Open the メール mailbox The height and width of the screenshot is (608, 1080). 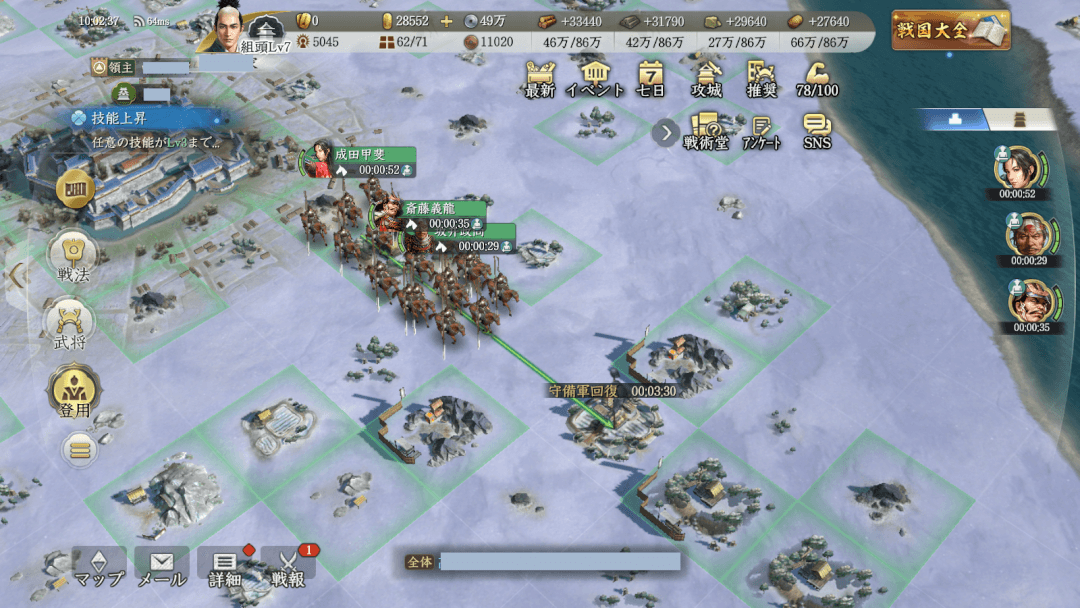(x=161, y=566)
